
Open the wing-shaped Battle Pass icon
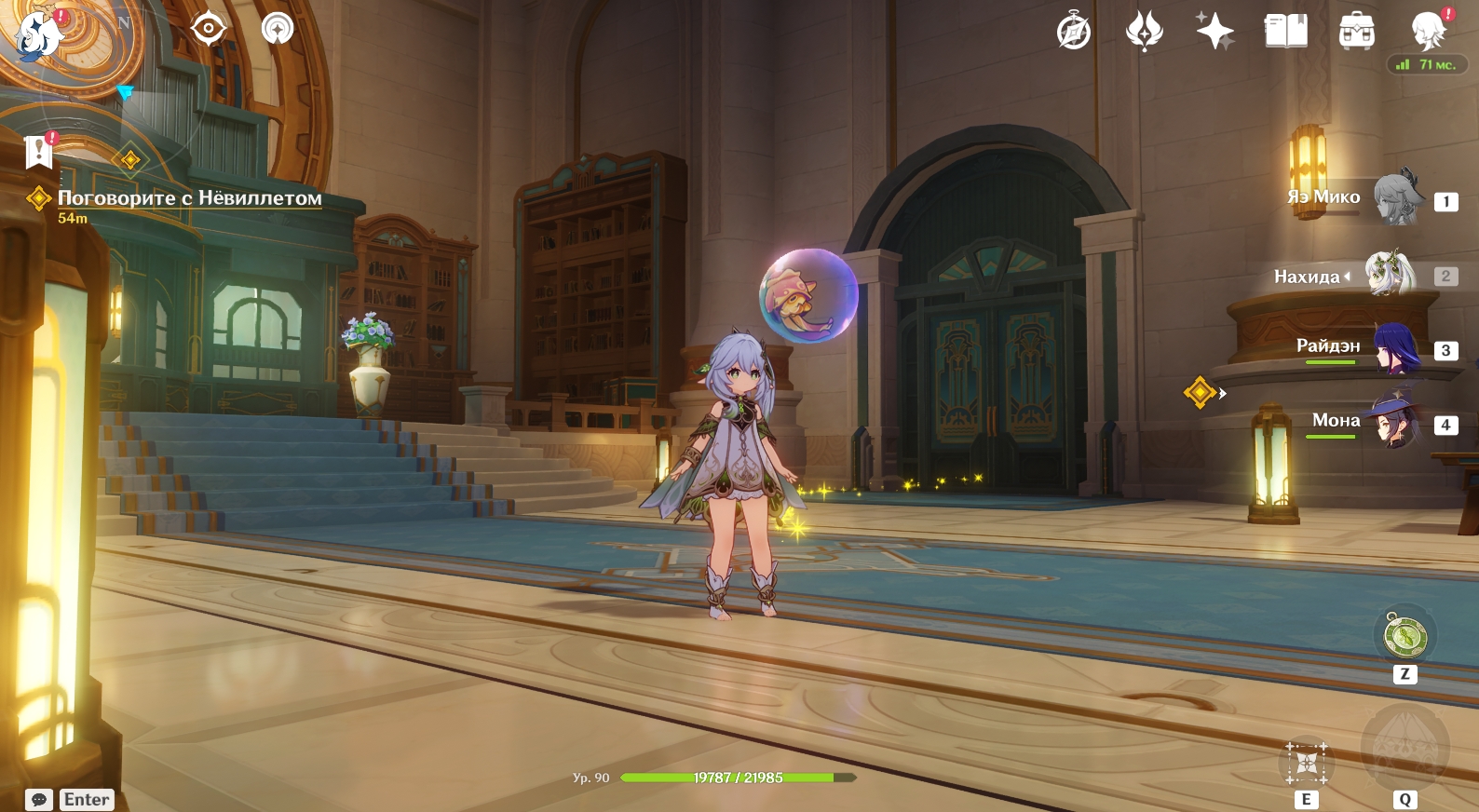[1145, 32]
